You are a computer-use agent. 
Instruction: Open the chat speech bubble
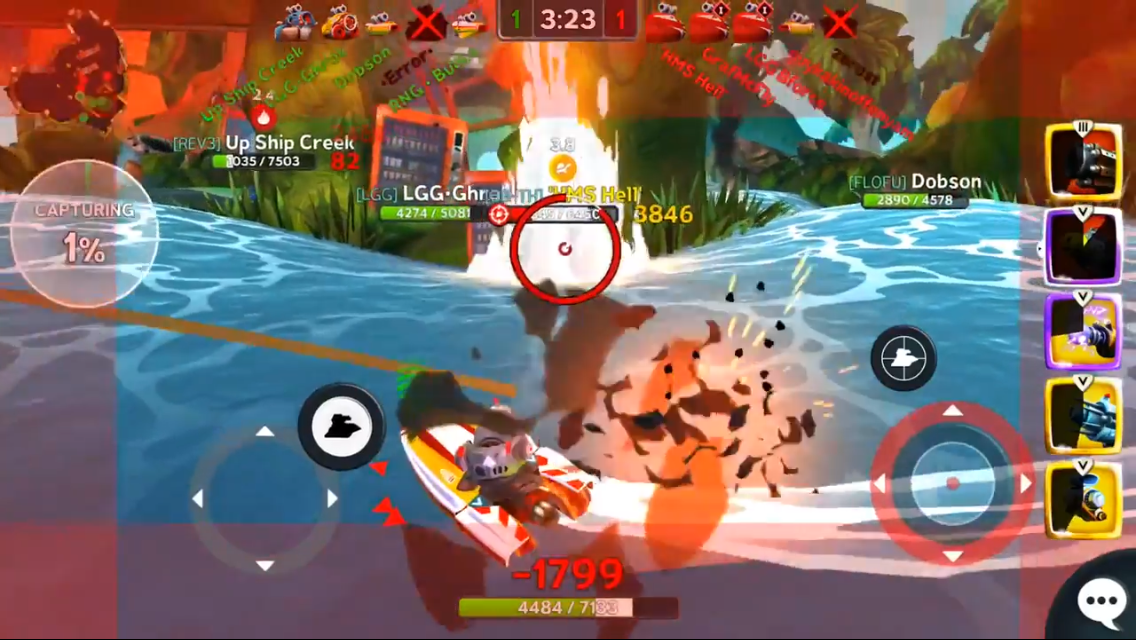point(1100,601)
